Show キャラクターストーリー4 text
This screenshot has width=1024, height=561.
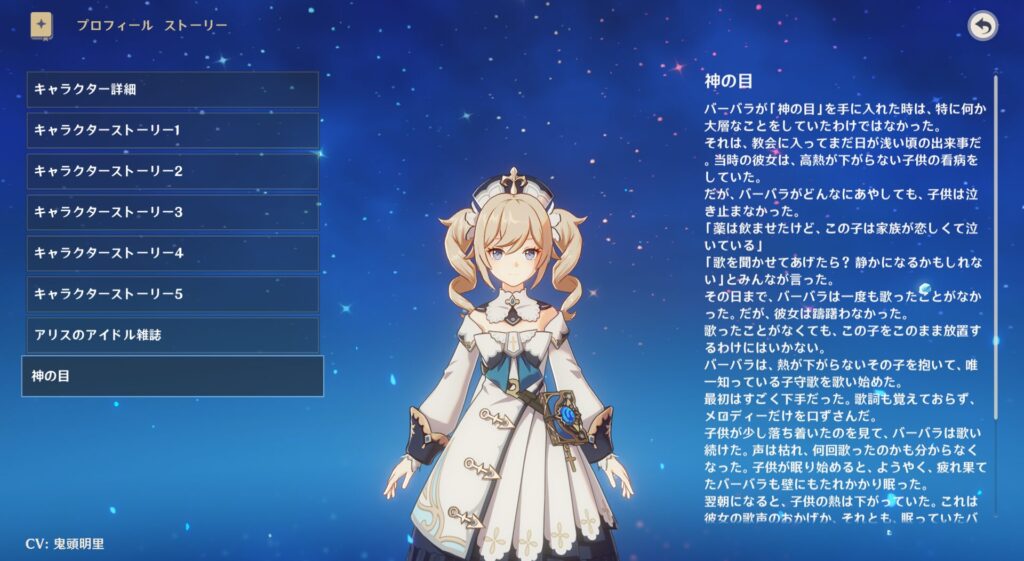[172, 253]
